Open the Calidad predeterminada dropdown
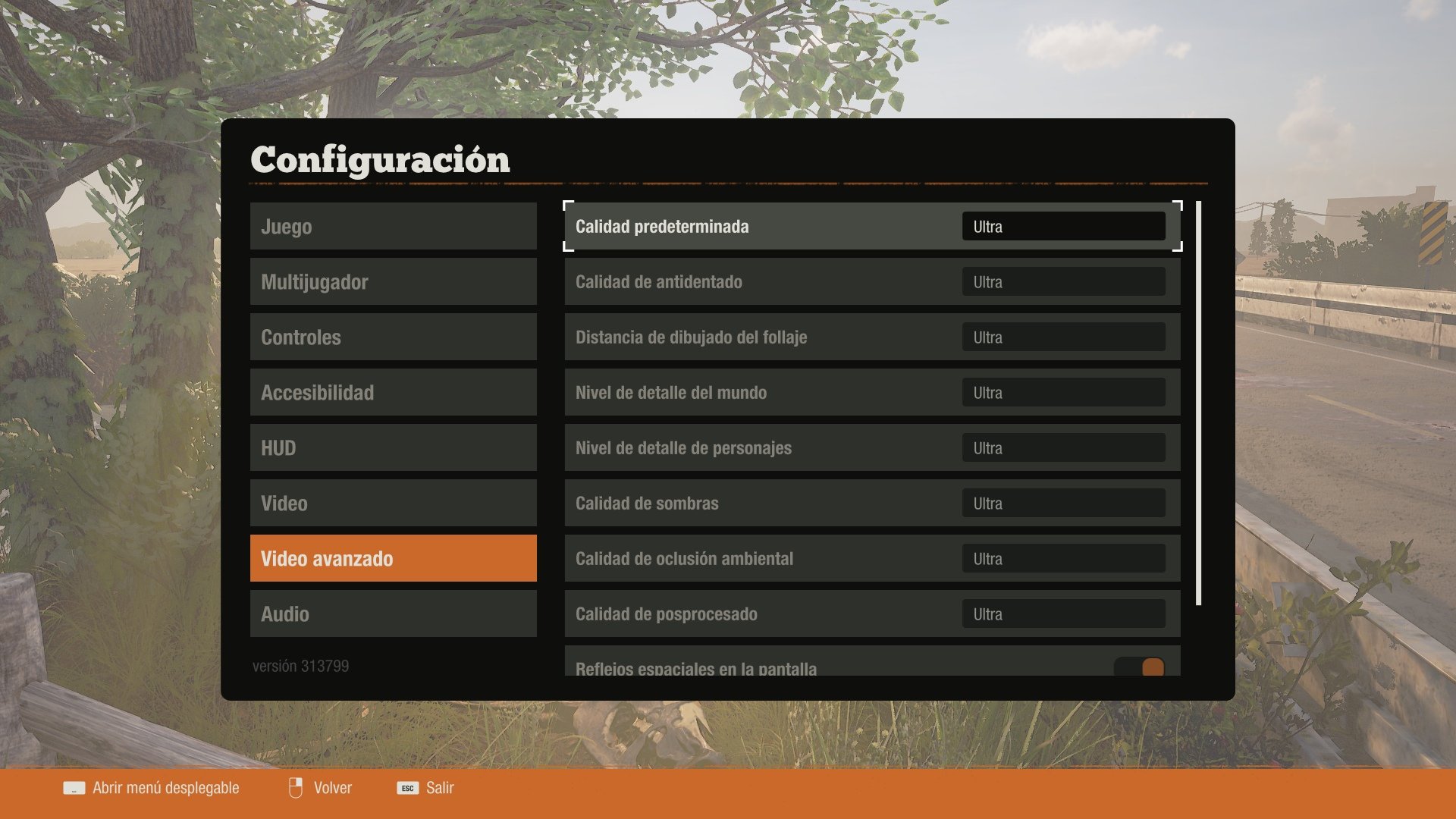The height and width of the screenshot is (819, 1456). tap(1063, 225)
